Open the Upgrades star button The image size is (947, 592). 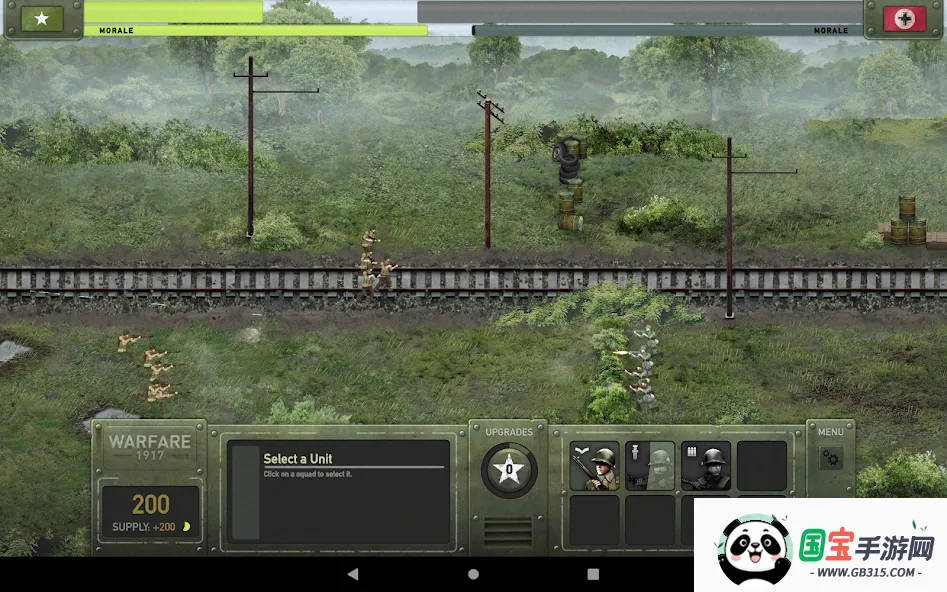tap(509, 469)
